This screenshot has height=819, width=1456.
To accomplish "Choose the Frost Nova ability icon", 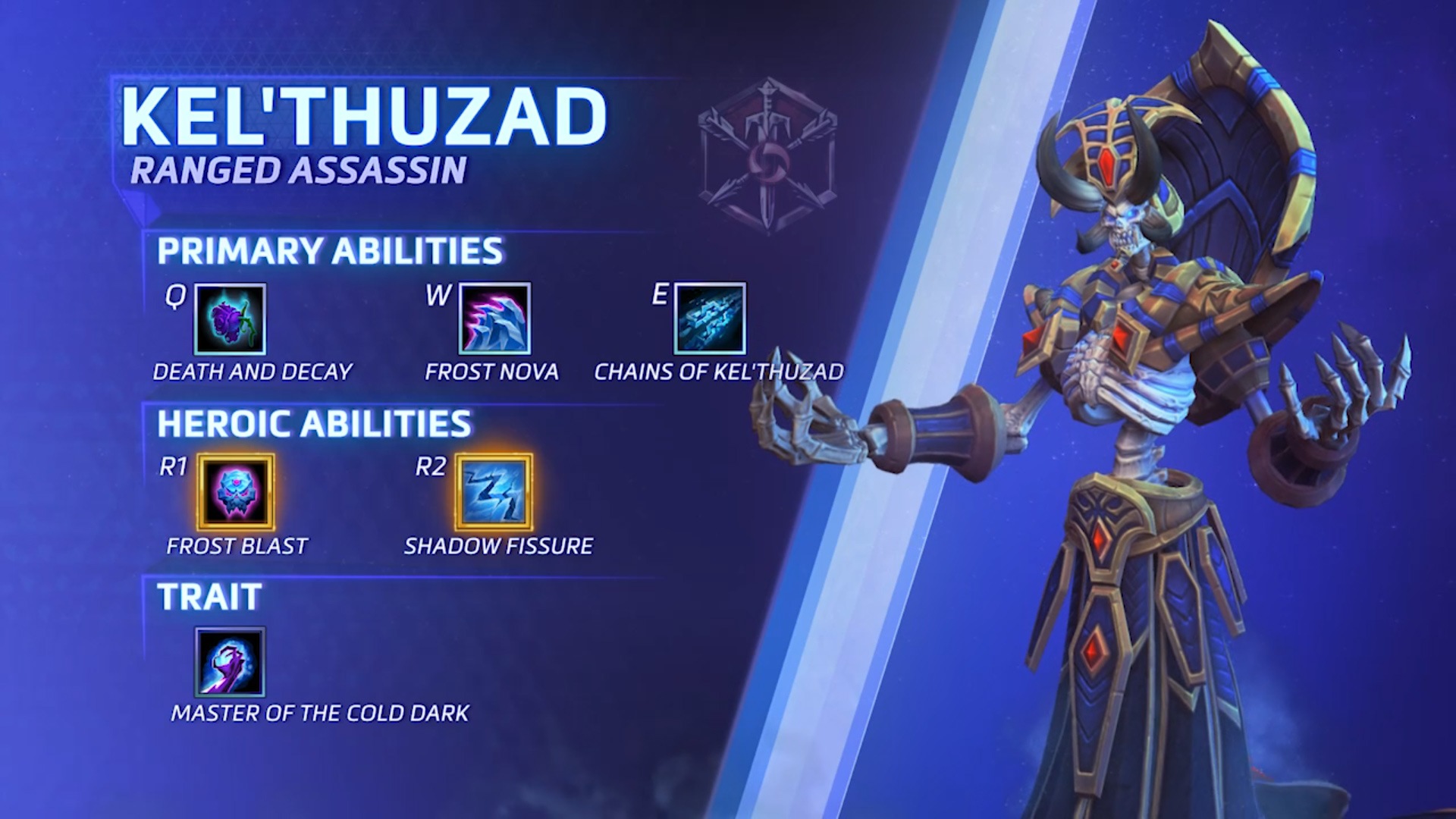I will (494, 319).
